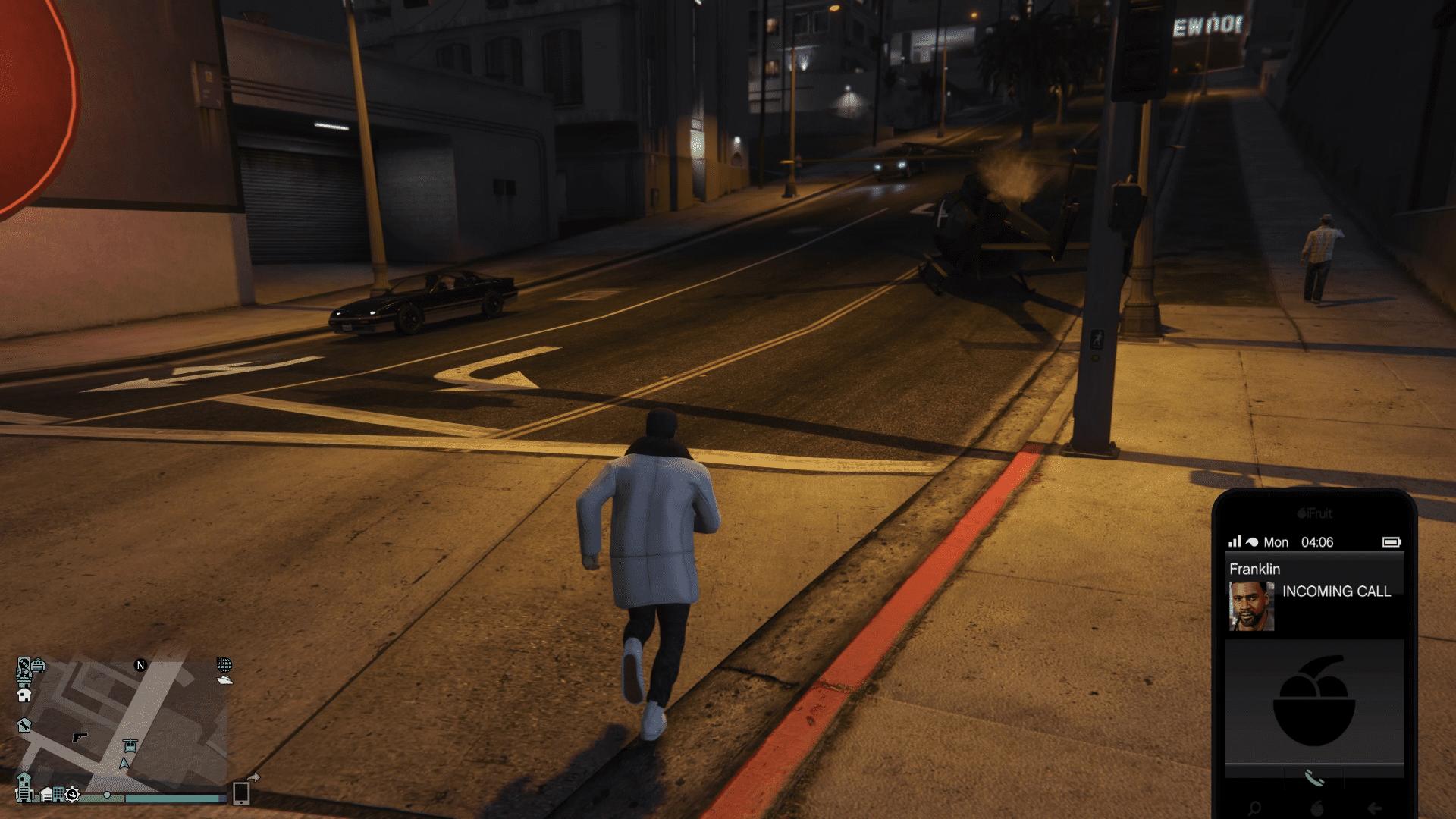The height and width of the screenshot is (819, 1456).
Task: Click the safehouse house blip on the minimap
Action: [x=26, y=695]
